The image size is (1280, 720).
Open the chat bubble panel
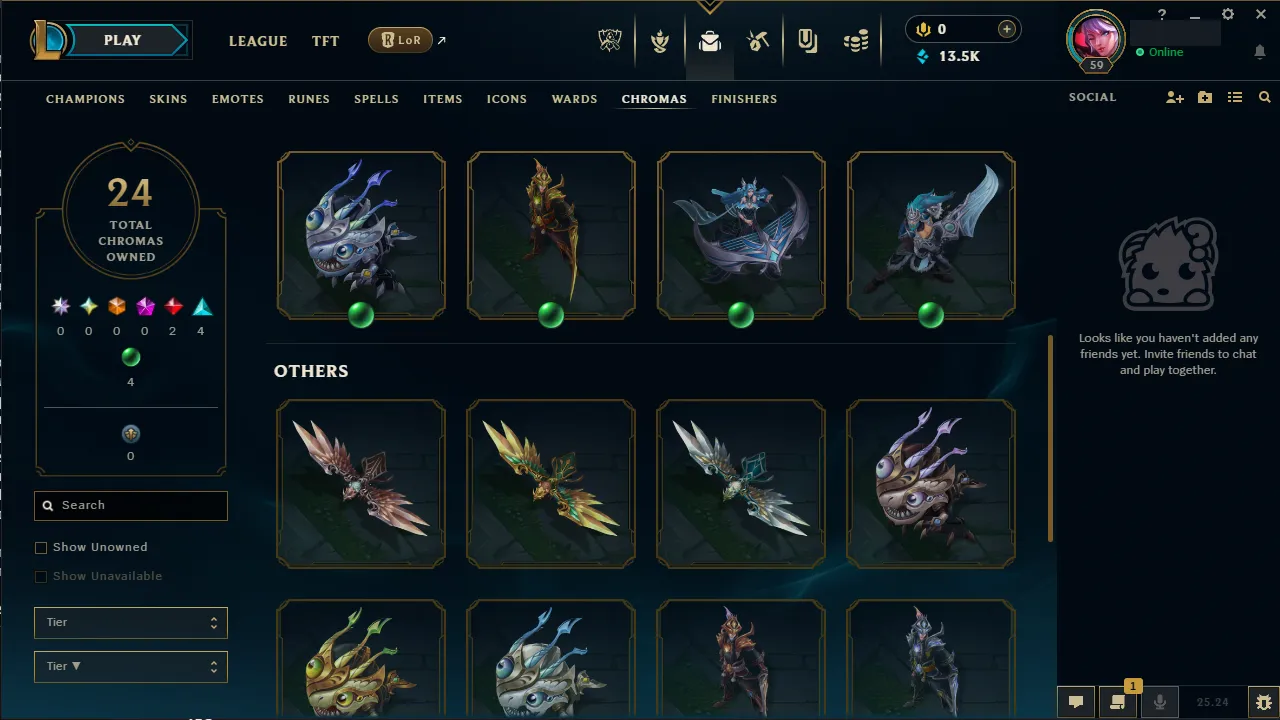click(1076, 701)
